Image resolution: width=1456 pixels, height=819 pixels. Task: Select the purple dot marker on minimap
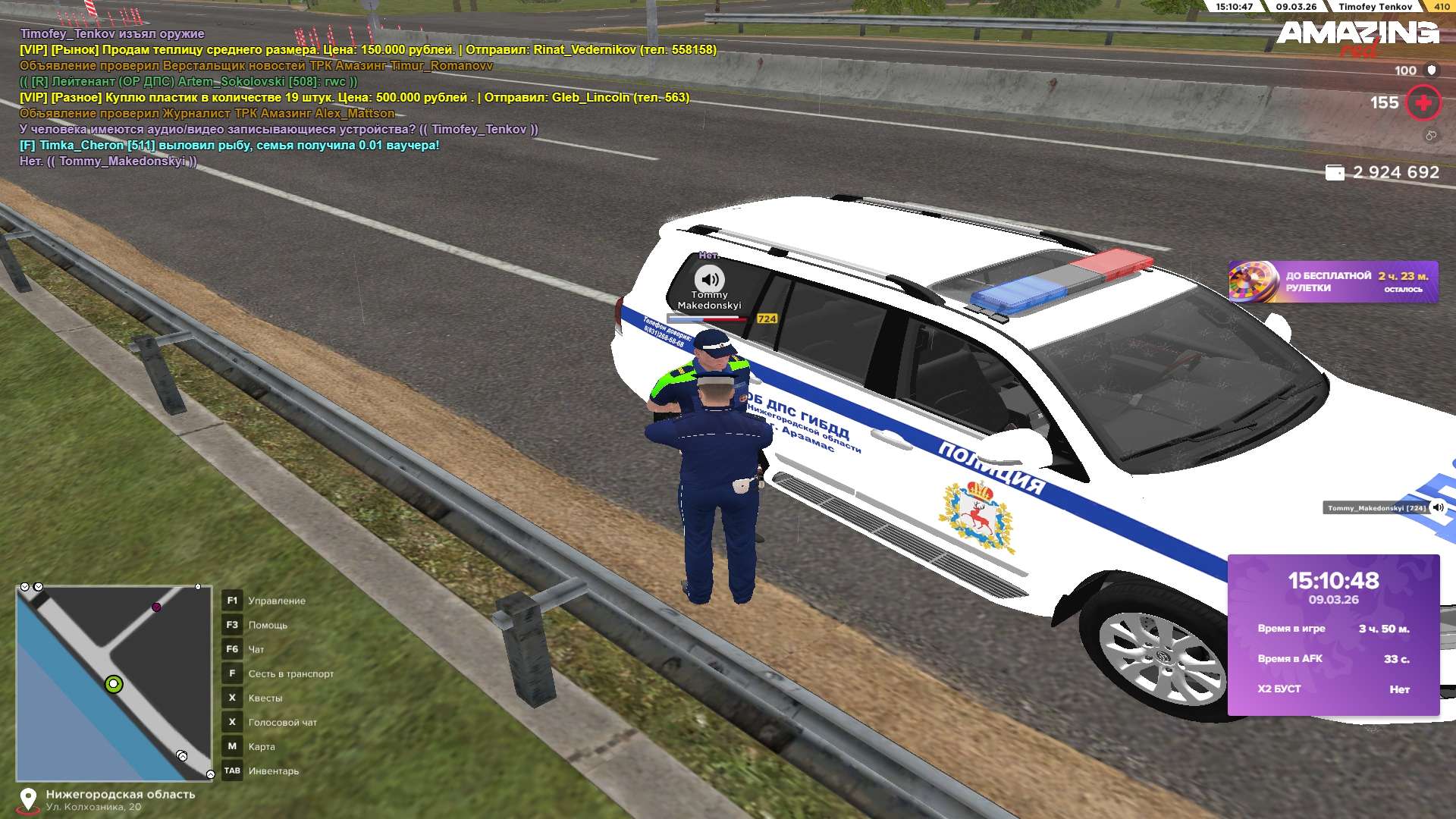[156, 607]
